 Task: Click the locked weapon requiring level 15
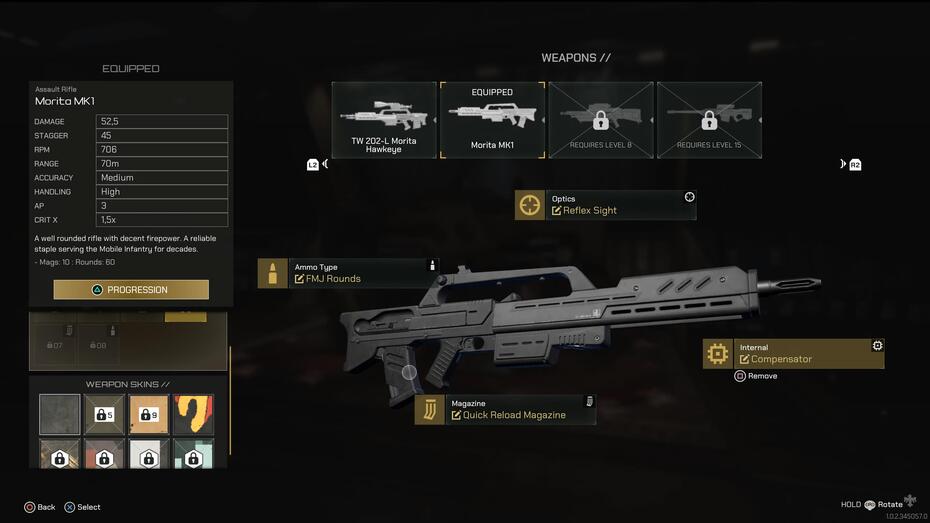click(x=709, y=120)
